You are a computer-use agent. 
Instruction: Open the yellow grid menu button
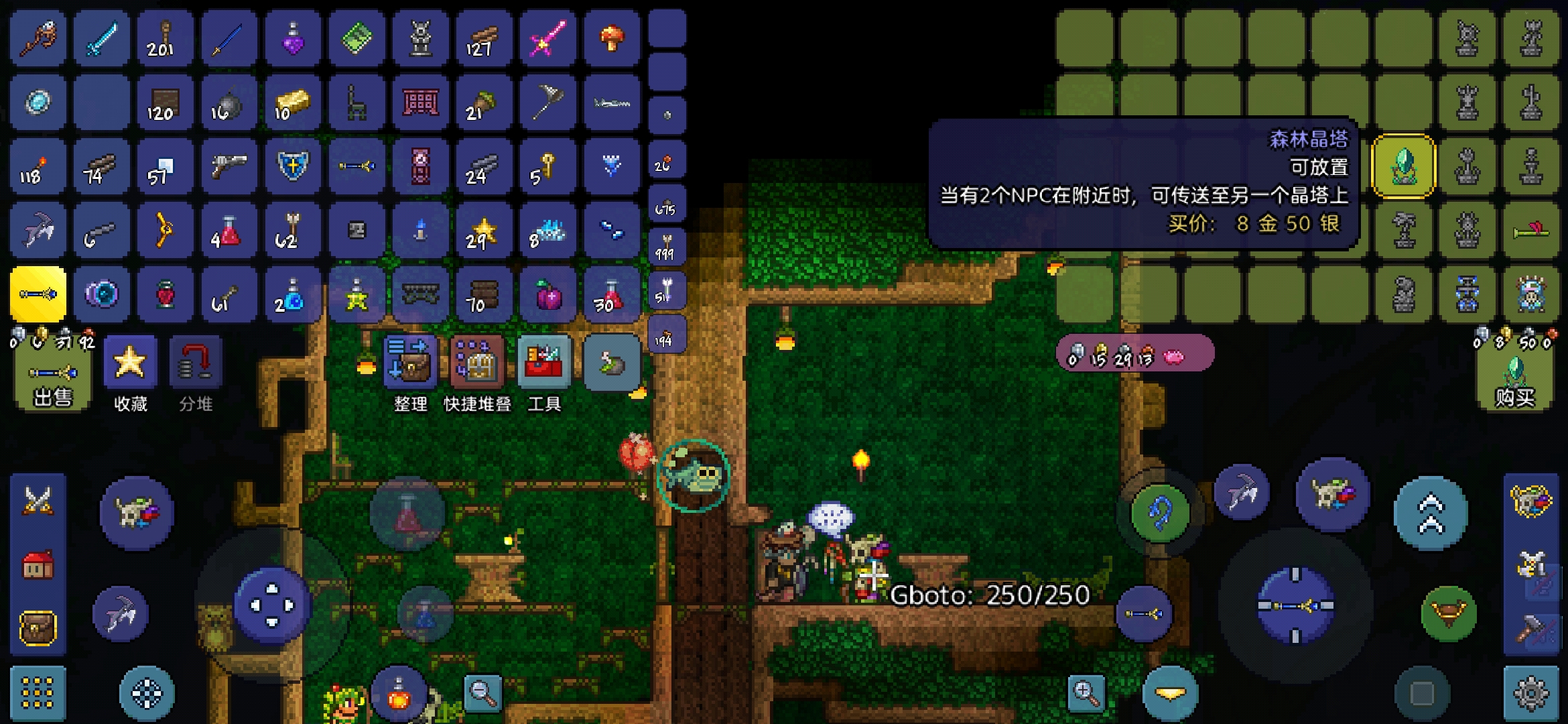(38, 693)
